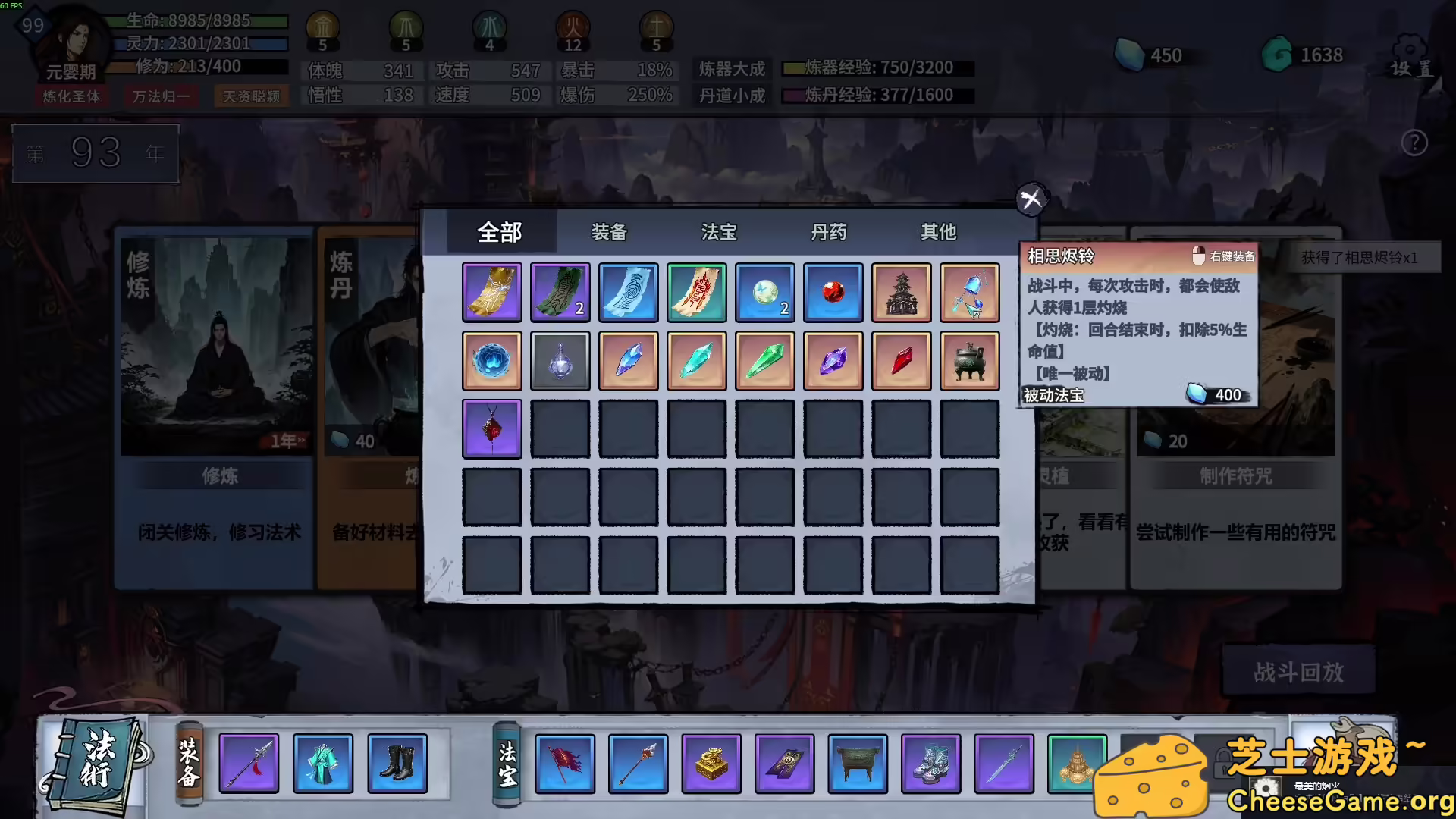Close the inventory window with the X button
This screenshot has width=1456, height=819.
pyautogui.click(x=1030, y=200)
